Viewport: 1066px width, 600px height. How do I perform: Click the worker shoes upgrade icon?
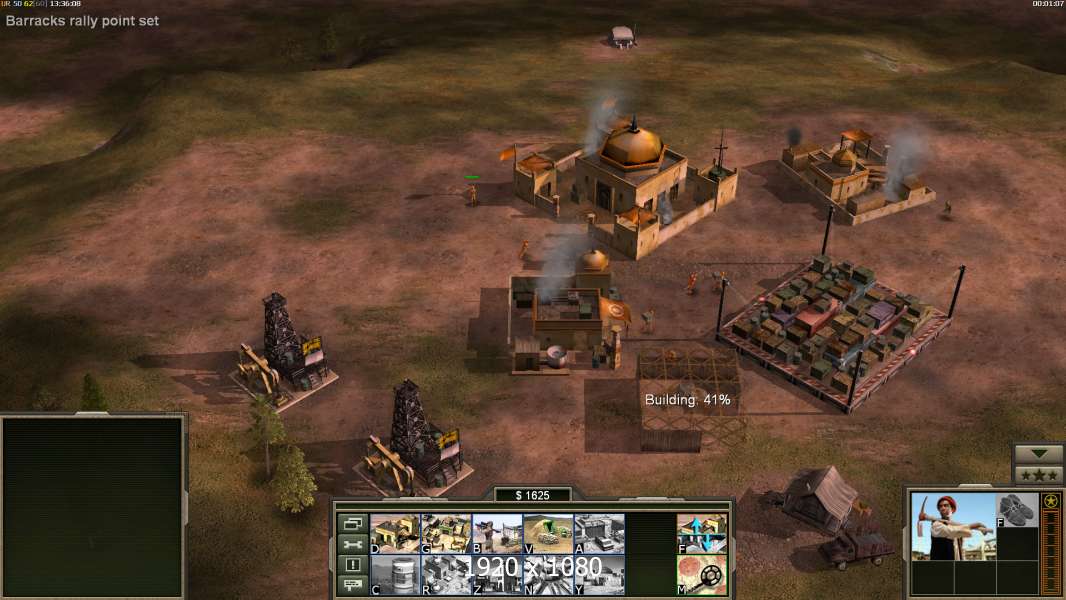click(1017, 510)
